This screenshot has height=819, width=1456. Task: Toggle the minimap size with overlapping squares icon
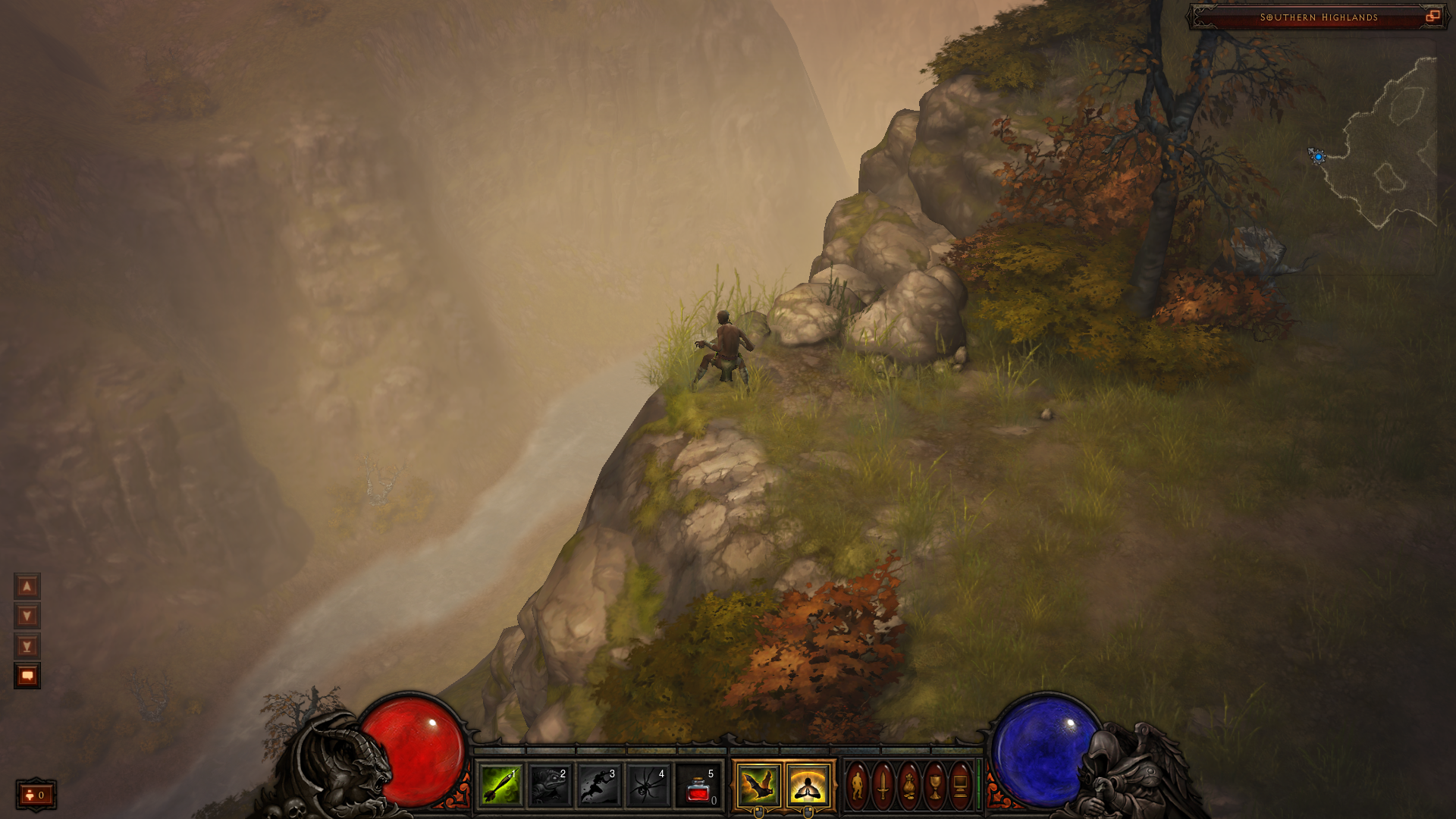click(x=1432, y=17)
